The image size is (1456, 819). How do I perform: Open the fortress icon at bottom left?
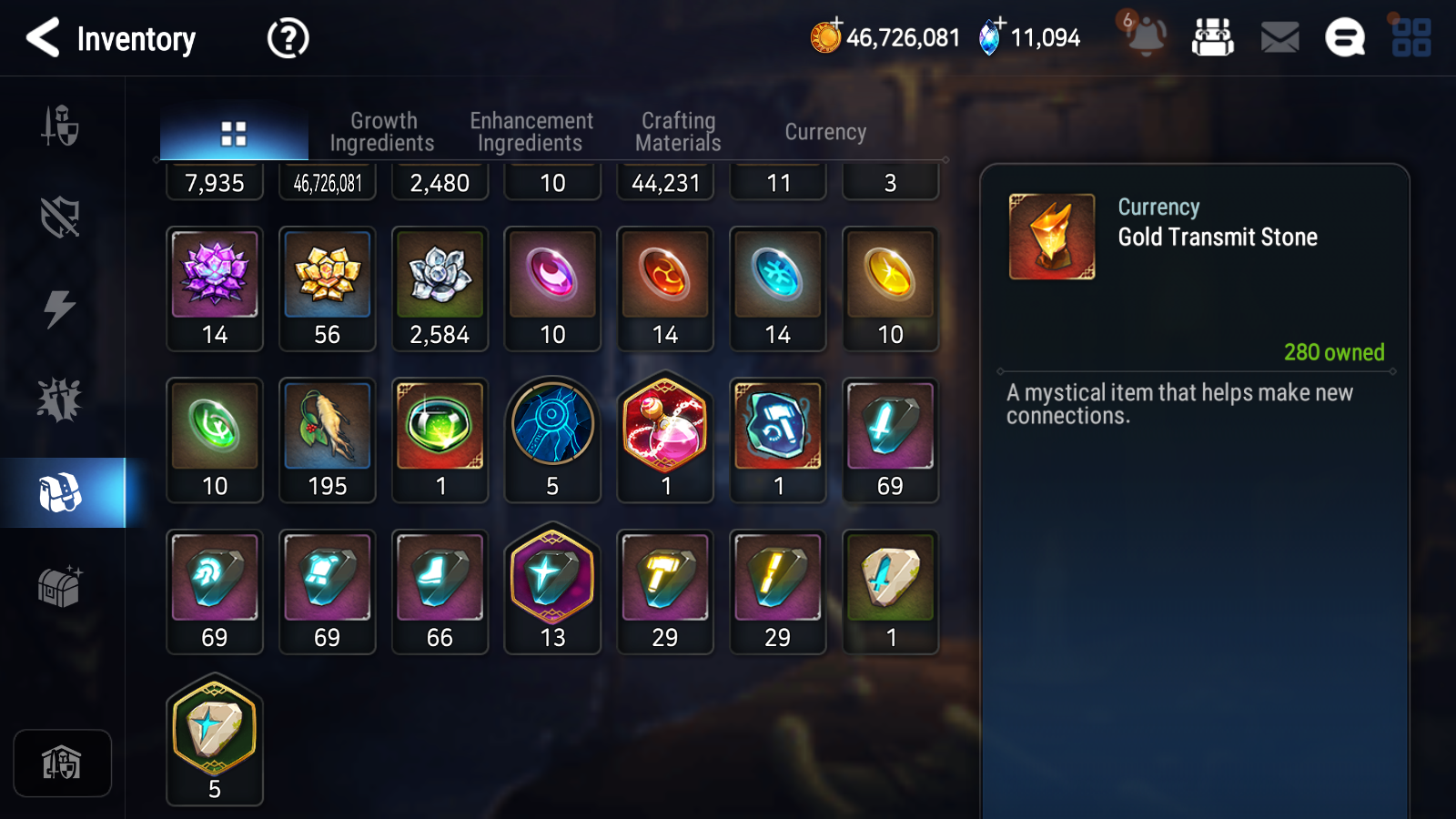(62, 763)
